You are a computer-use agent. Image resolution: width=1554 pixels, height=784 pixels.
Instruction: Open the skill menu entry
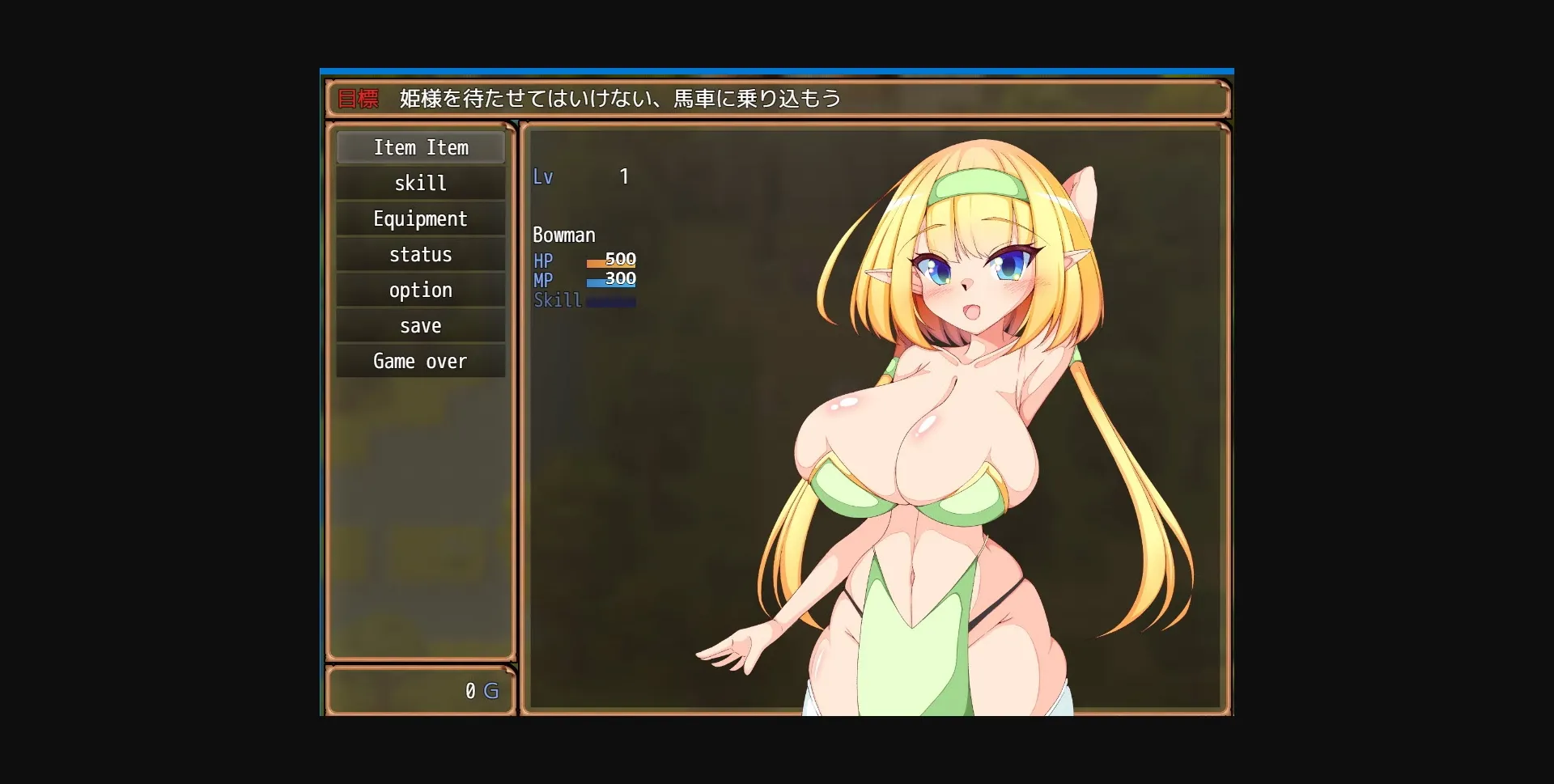(420, 183)
